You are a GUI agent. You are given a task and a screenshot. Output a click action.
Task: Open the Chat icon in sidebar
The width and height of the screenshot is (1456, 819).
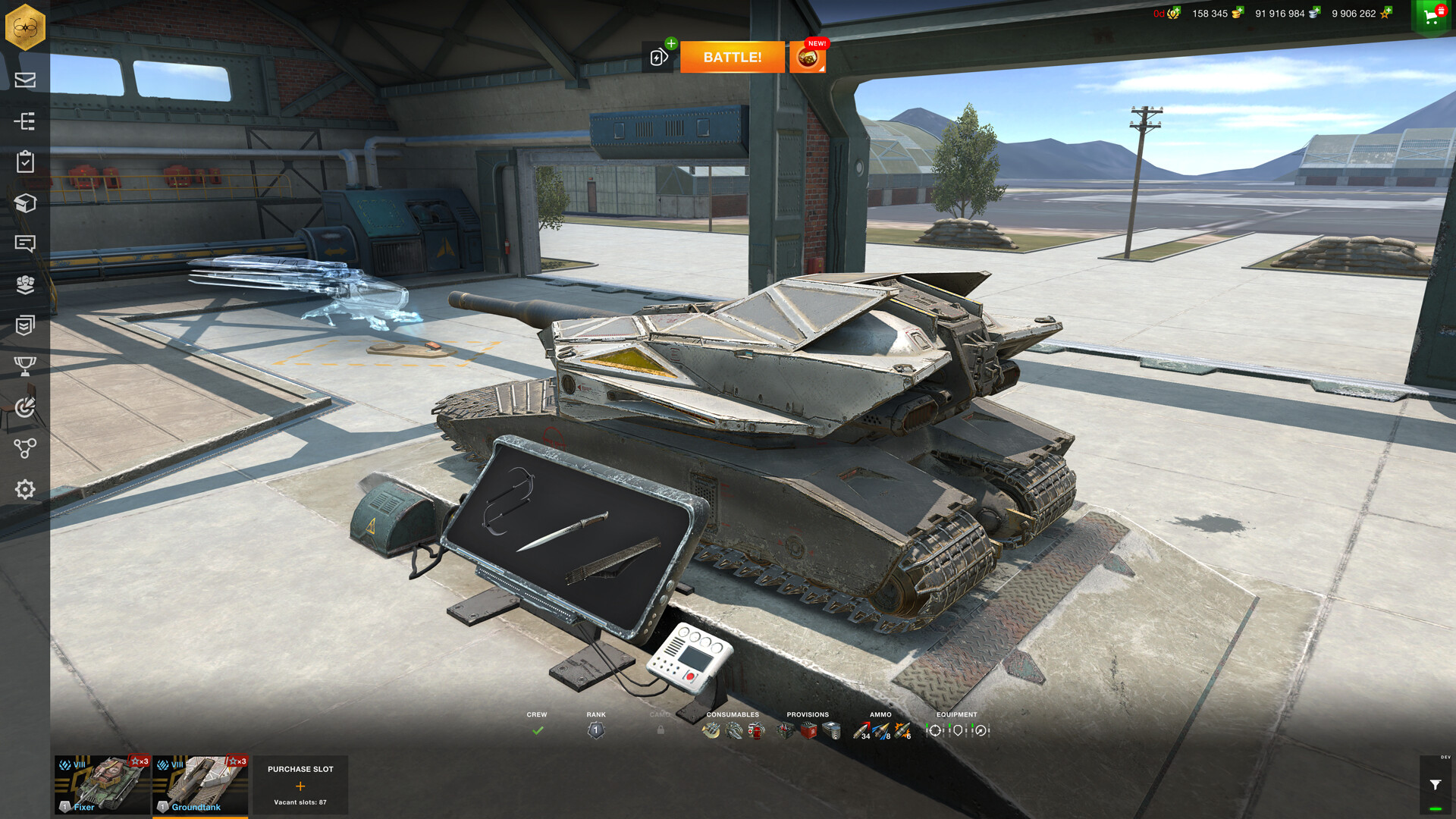tap(25, 244)
